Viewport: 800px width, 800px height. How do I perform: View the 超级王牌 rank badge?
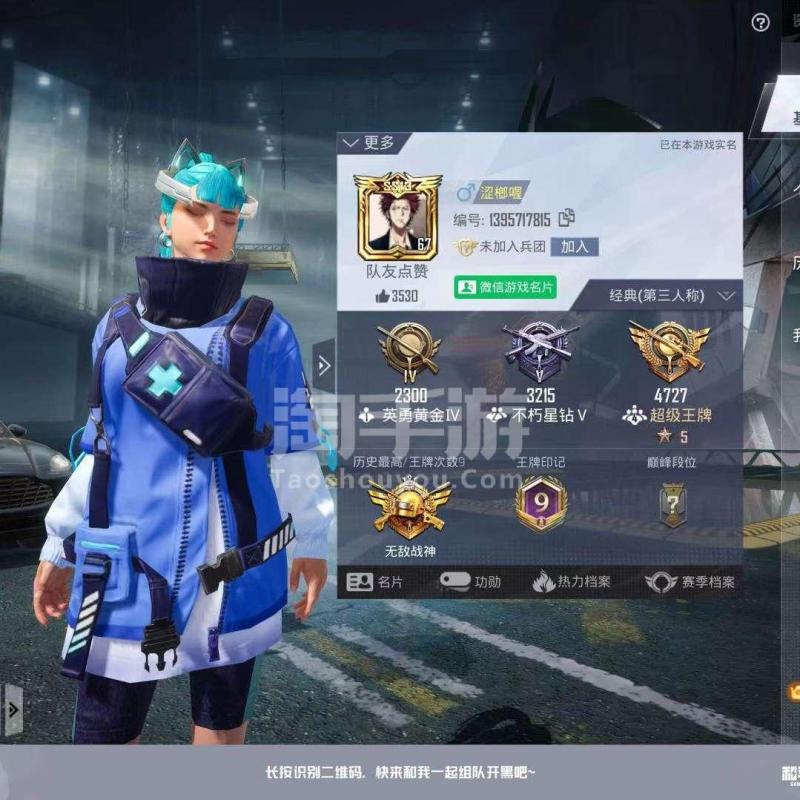[669, 346]
